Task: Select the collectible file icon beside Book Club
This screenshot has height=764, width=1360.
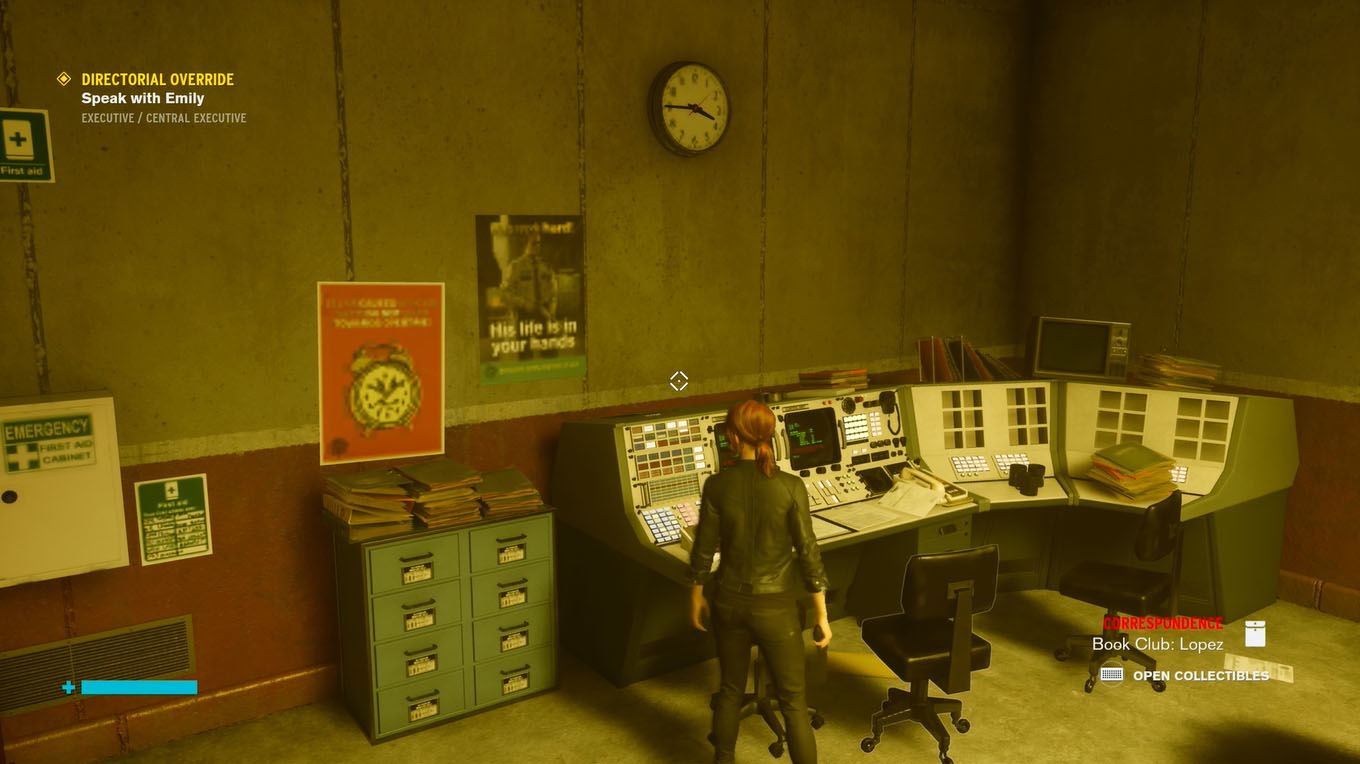Action: (x=1254, y=632)
